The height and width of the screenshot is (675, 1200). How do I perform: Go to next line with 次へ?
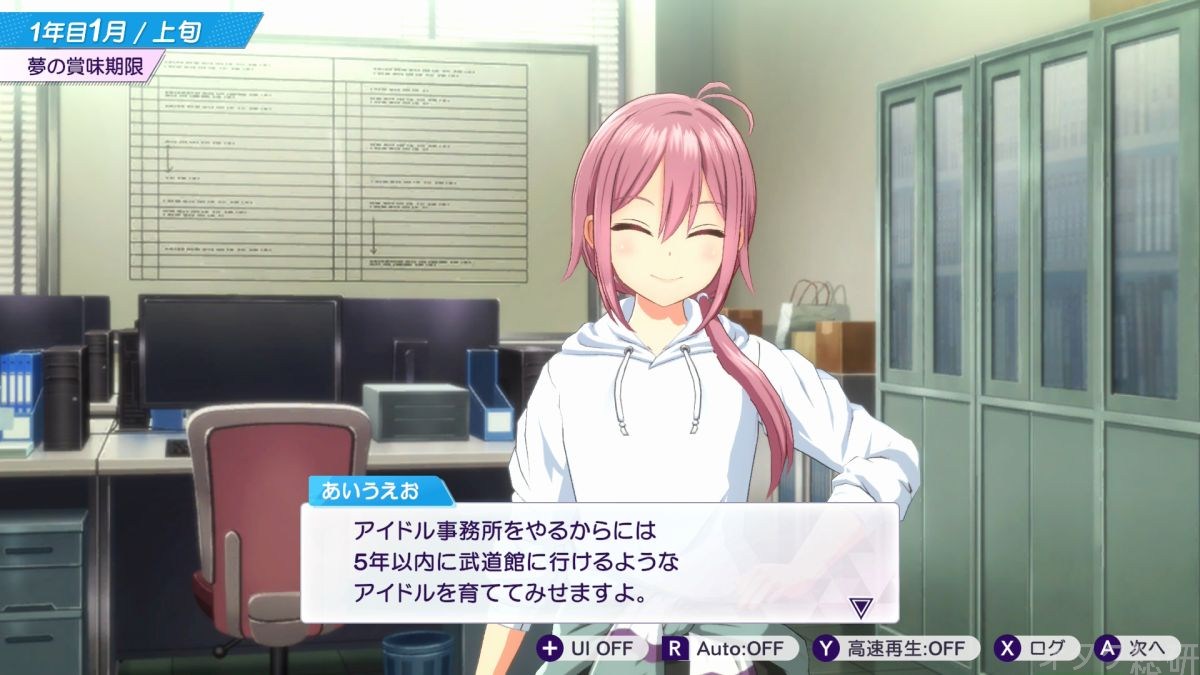coord(1135,648)
